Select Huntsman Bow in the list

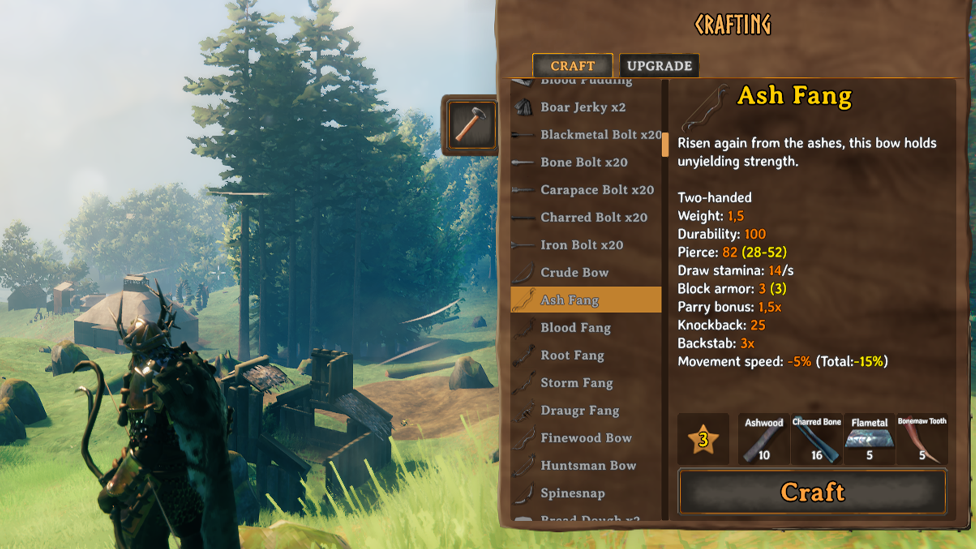[x=588, y=465]
